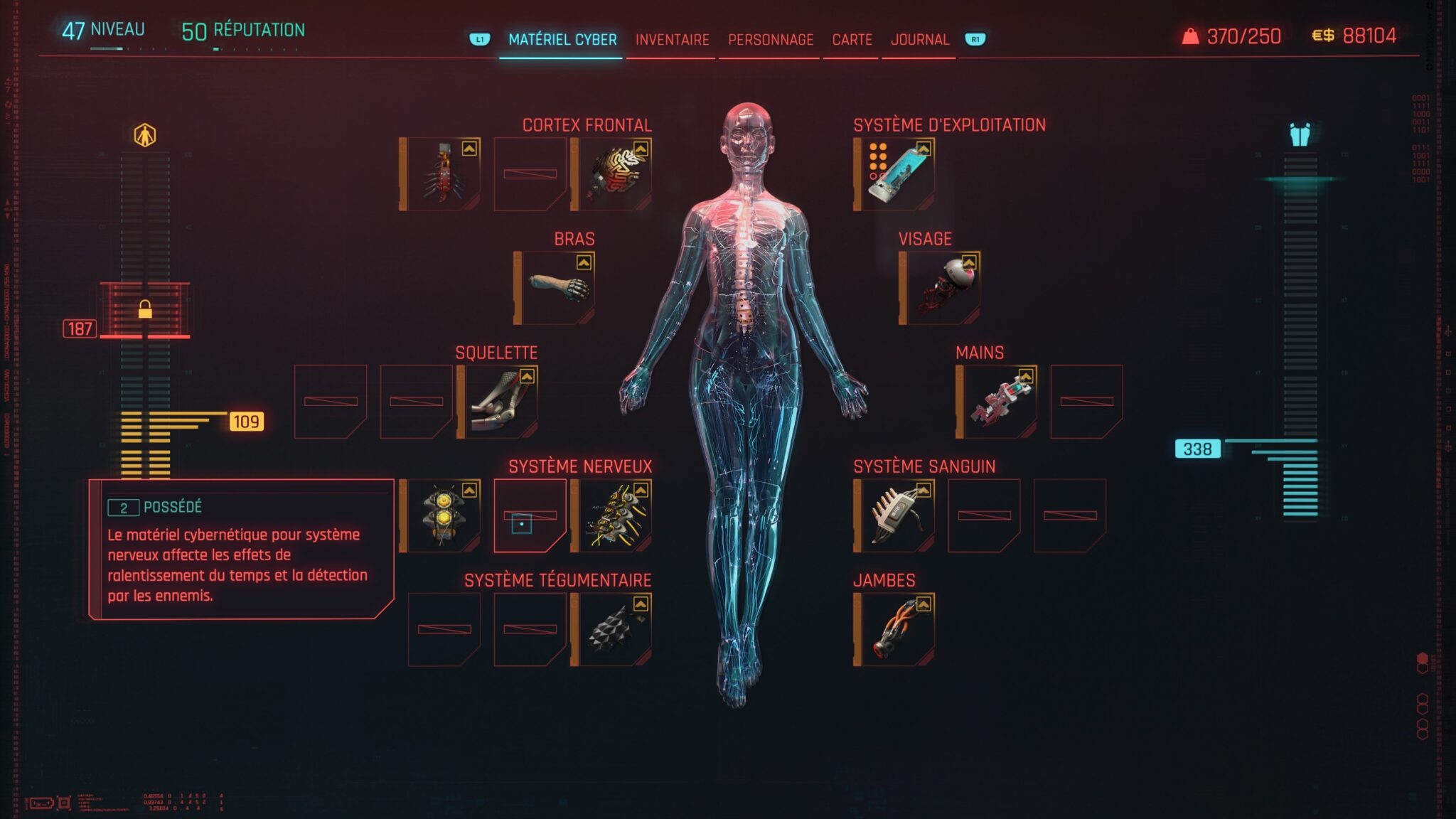The image size is (1456, 819).
Task: Click the locked slot showing 187
Action: 144,309
